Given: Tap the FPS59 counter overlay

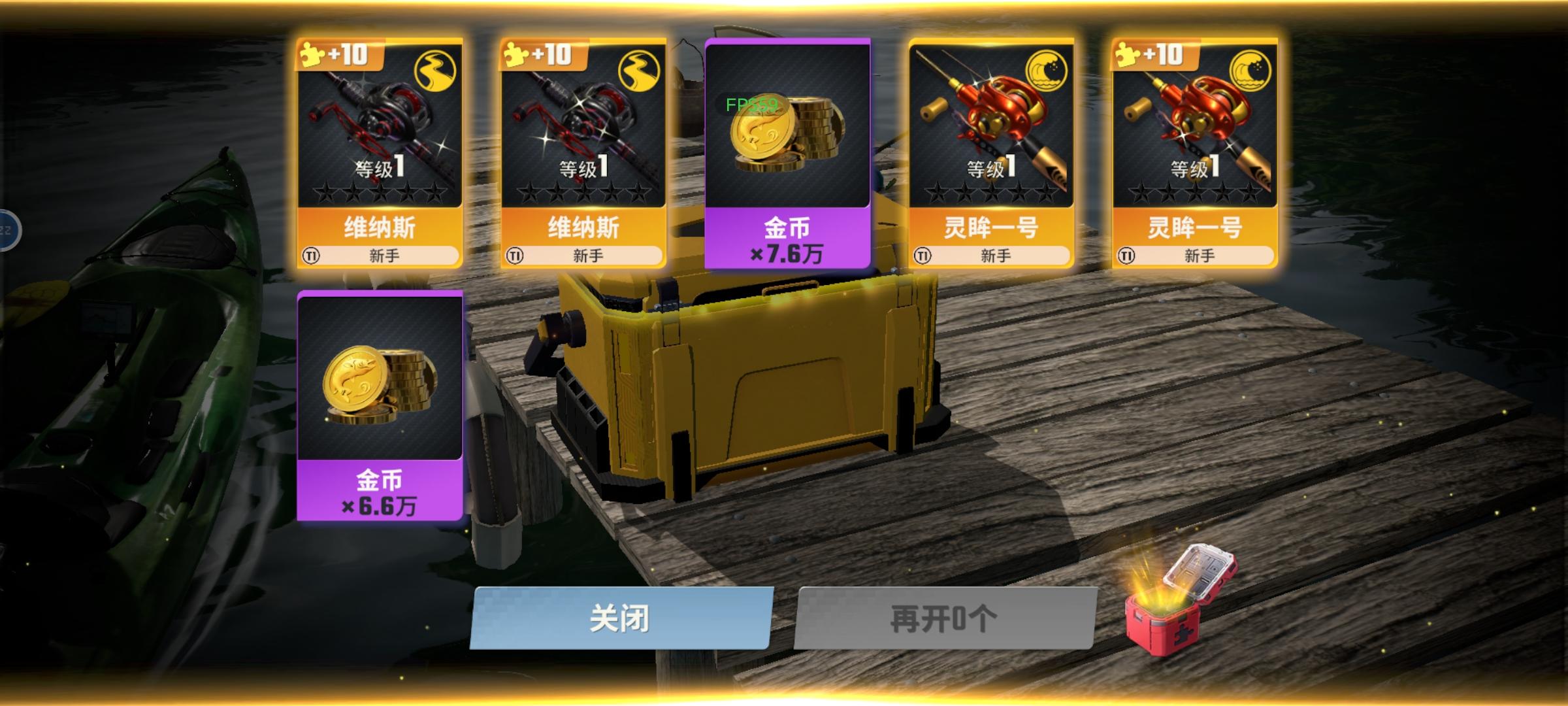Looking at the screenshot, I should coord(751,103).
